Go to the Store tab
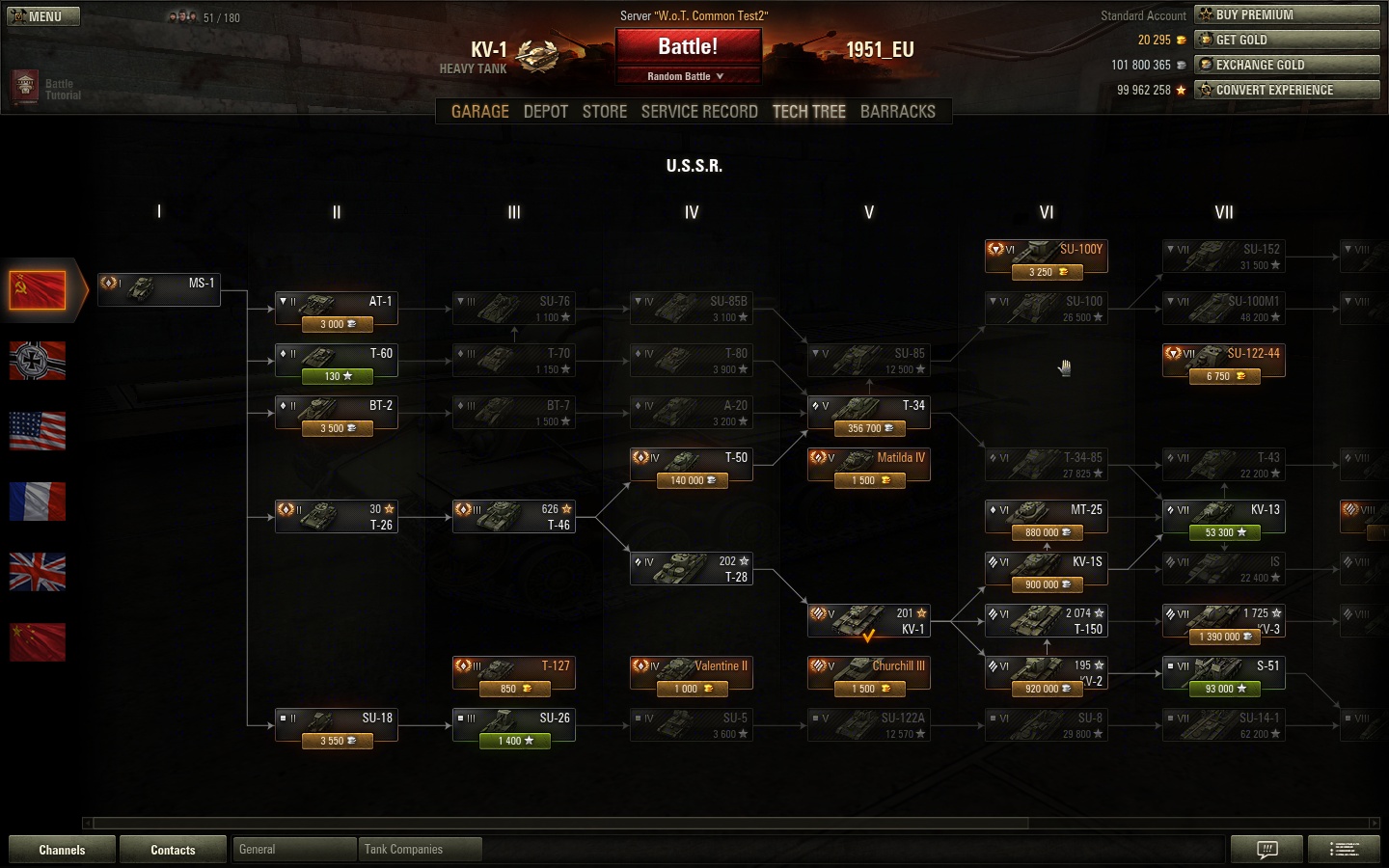1389x868 pixels. (605, 112)
